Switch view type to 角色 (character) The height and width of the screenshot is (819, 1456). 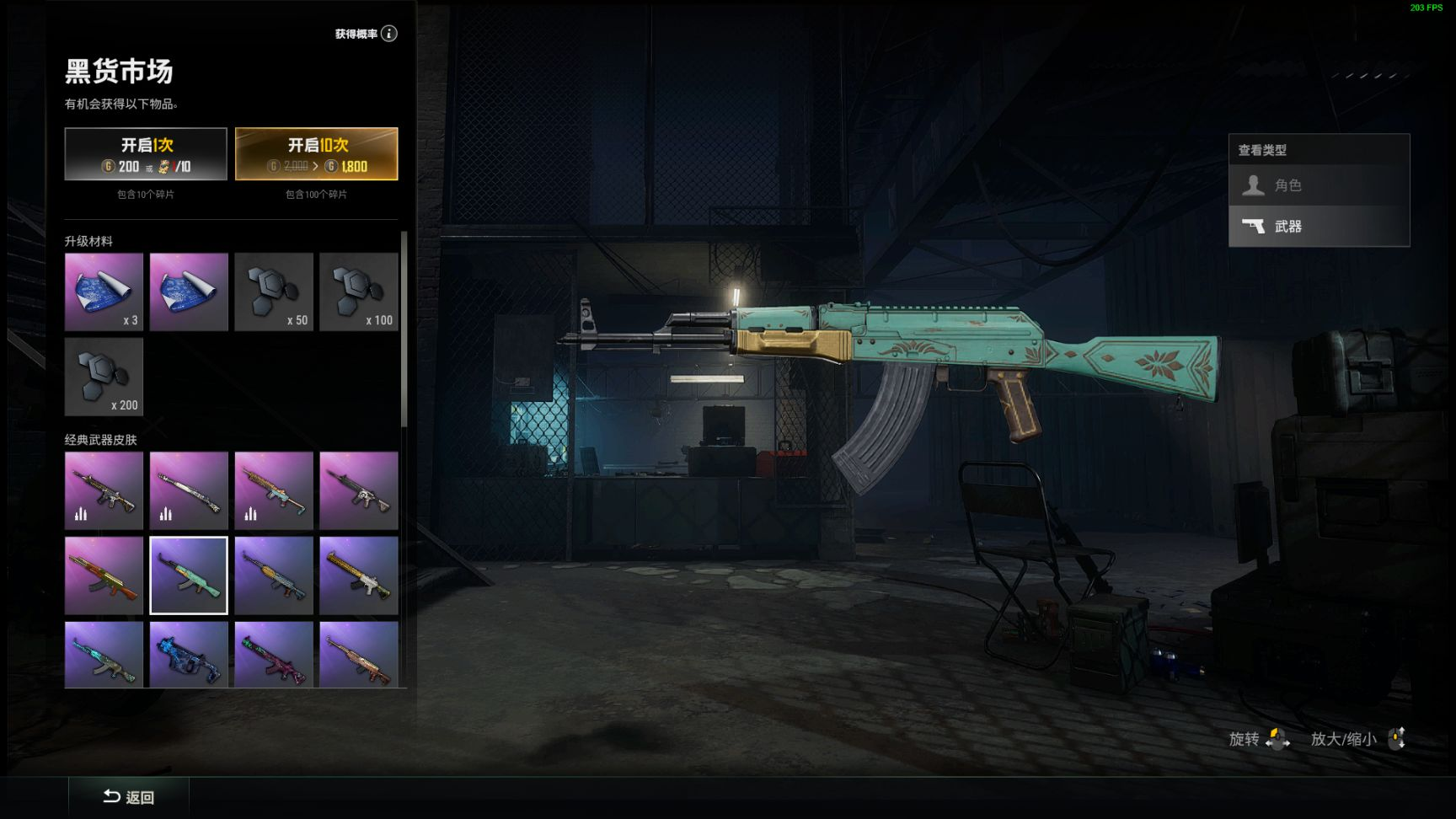click(1319, 185)
